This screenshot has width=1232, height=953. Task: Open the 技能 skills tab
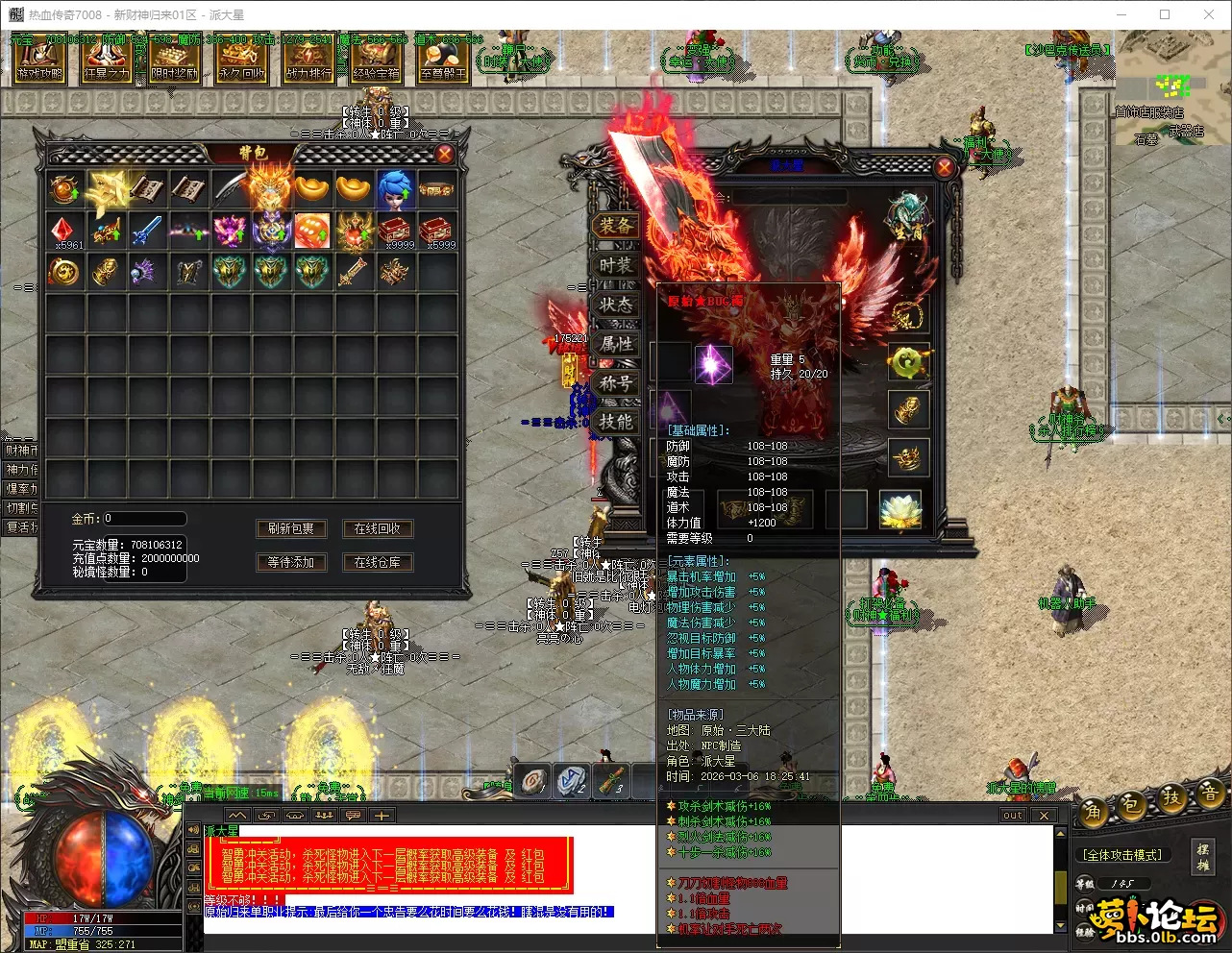point(616,421)
